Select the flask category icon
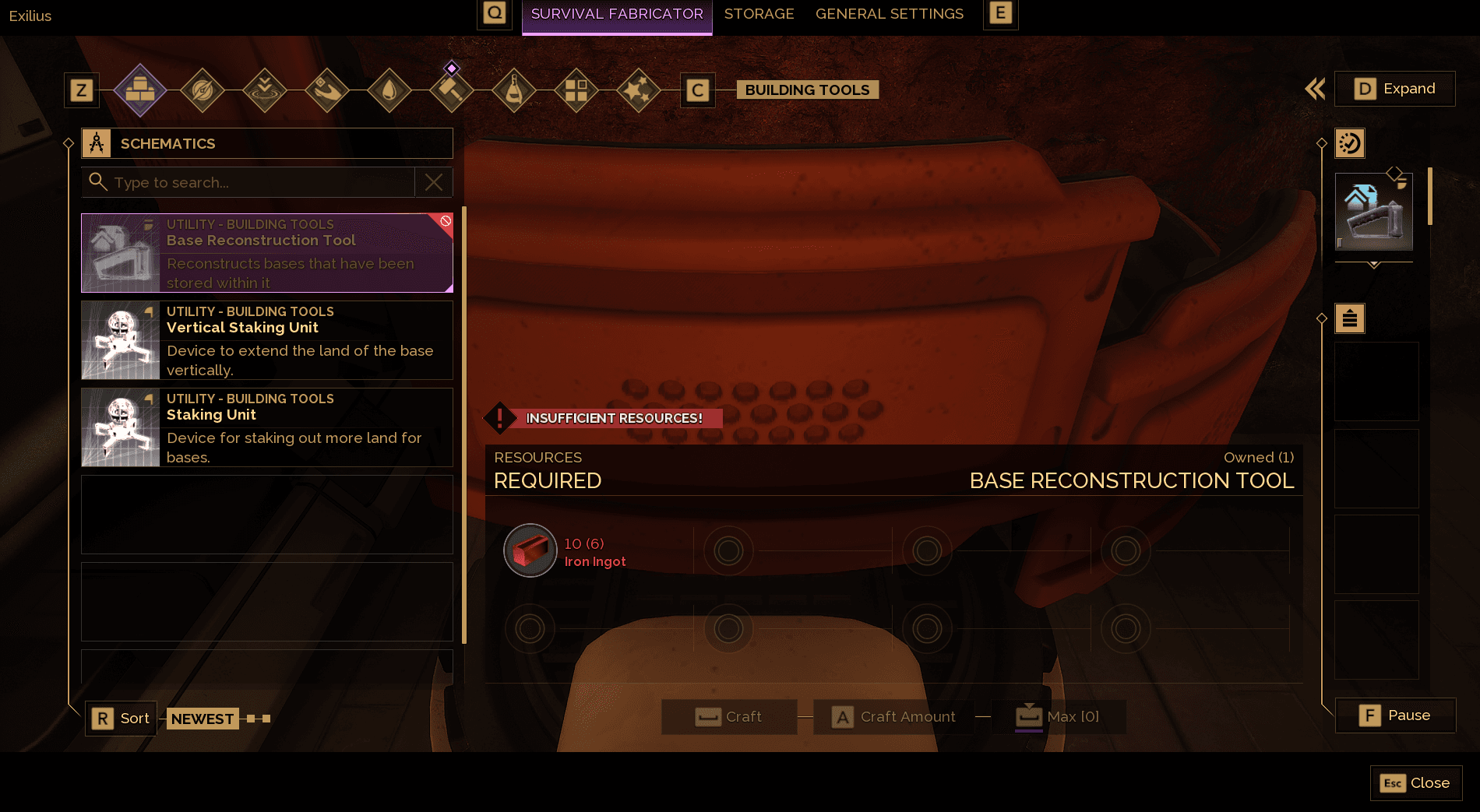The height and width of the screenshot is (812, 1480). [x=514, y=89]
